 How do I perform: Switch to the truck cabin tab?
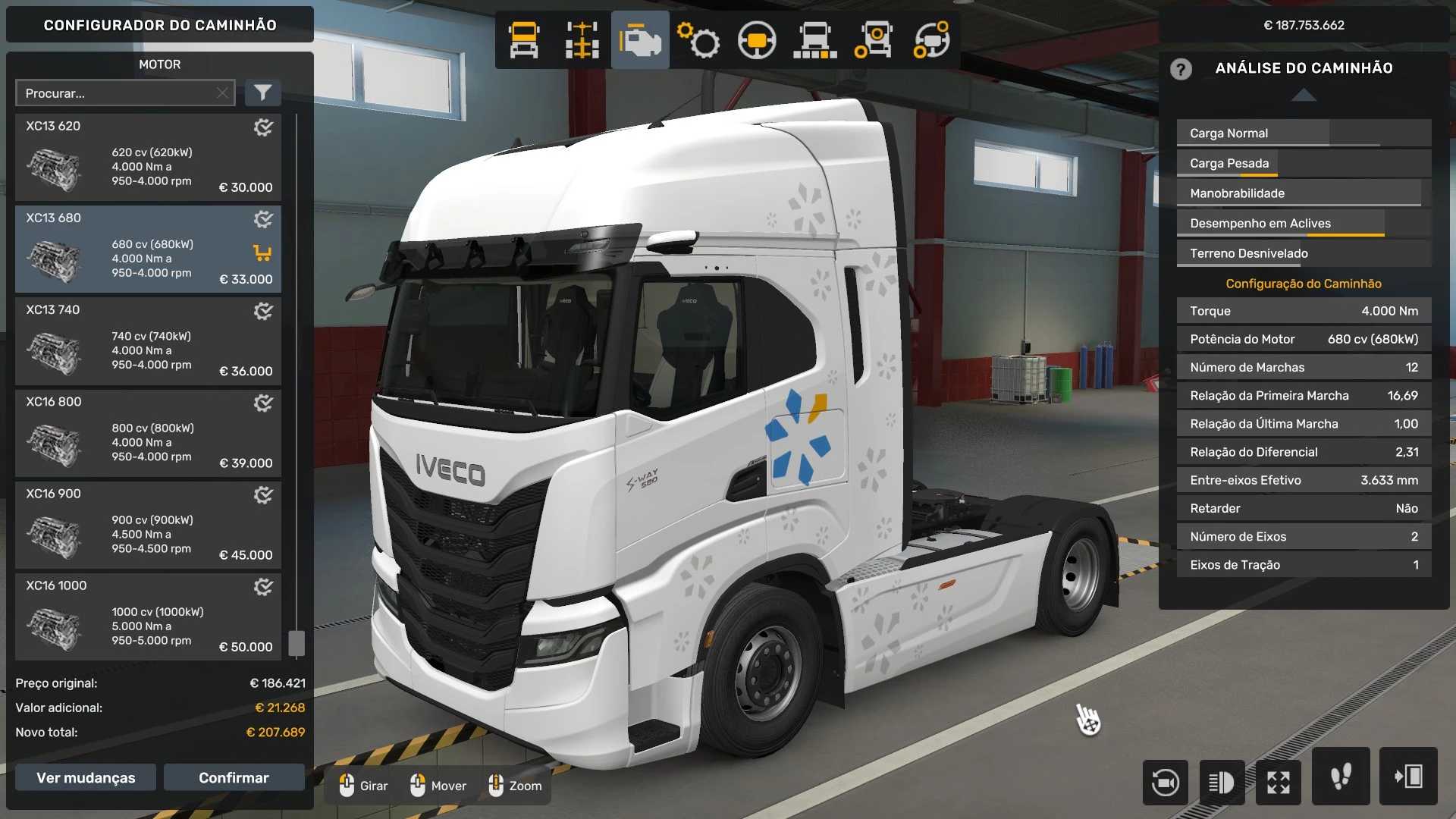coord(524,40)
